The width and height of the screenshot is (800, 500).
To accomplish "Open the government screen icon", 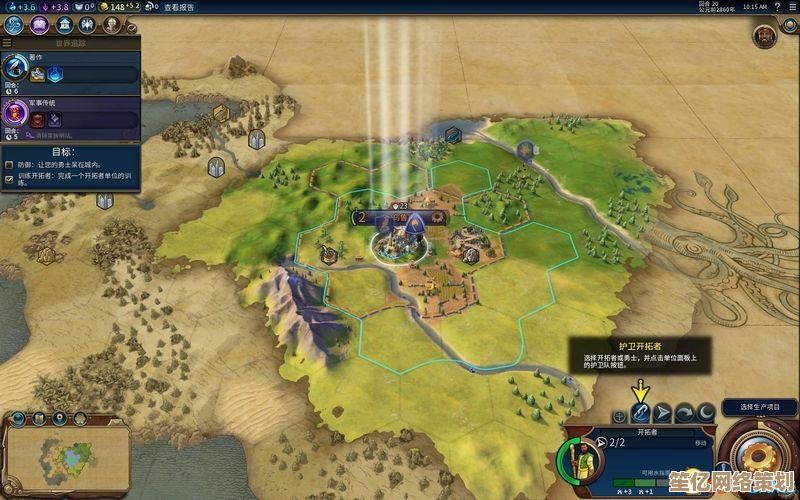I will pos(64,24).
